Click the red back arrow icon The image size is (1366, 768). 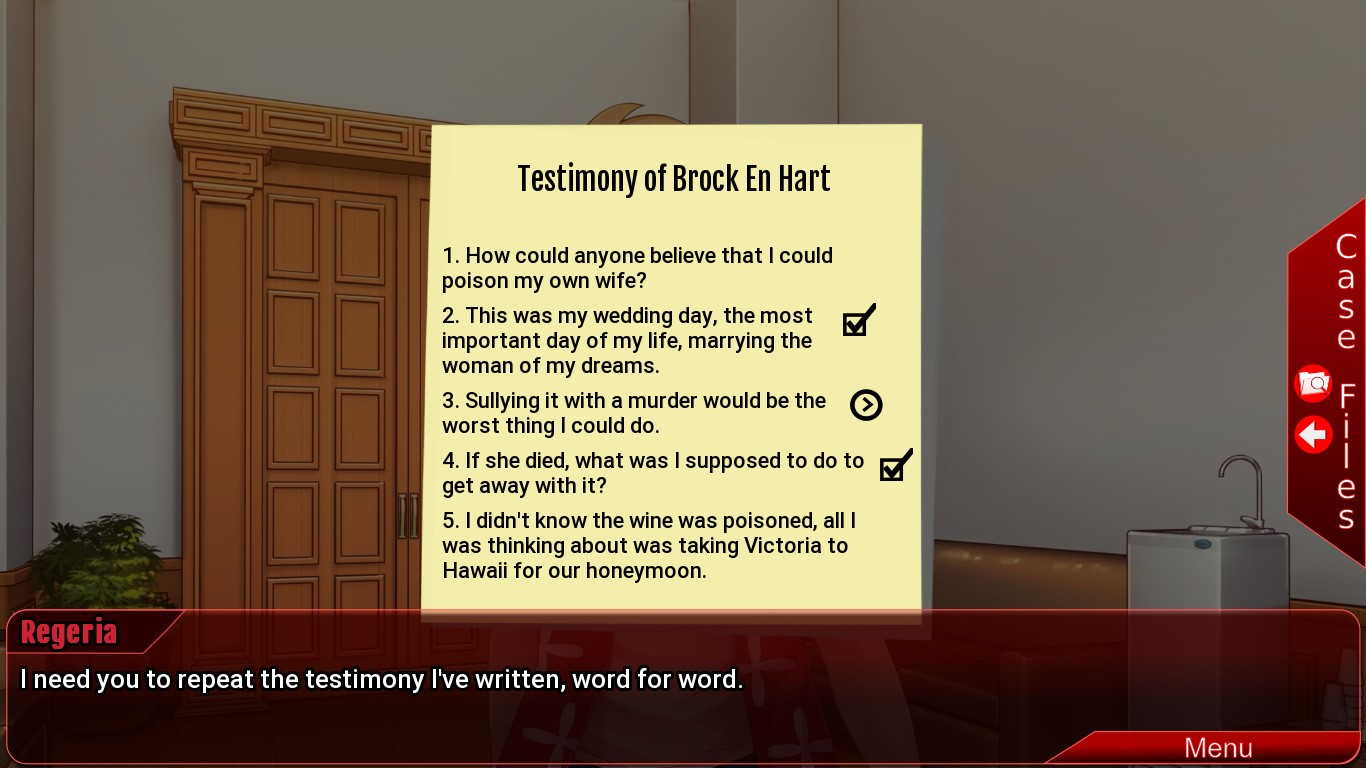1313,435
